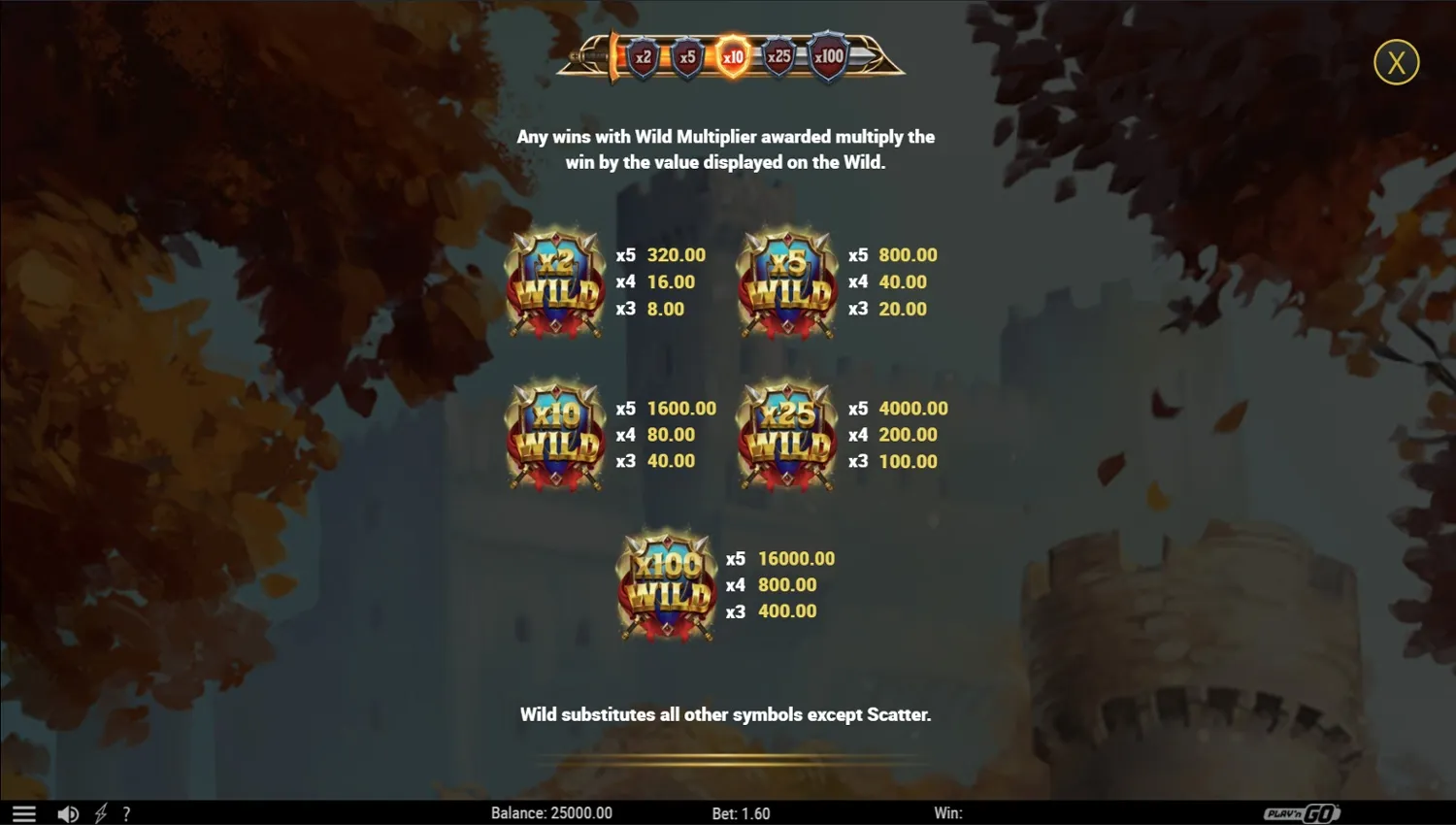The height and width of the screenshot is (825, 1456).
Task: Close the paytable screen with X button
Action: (x=1397, y=61)
